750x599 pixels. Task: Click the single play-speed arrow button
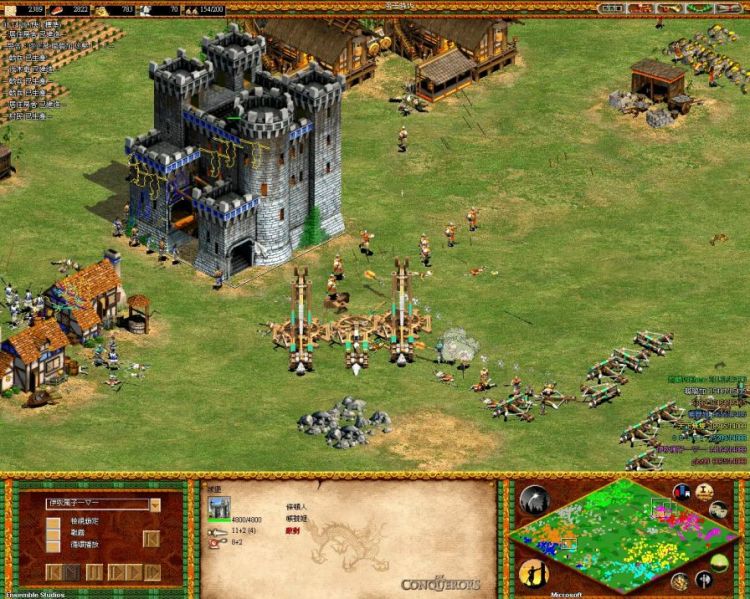coord(117,572)
